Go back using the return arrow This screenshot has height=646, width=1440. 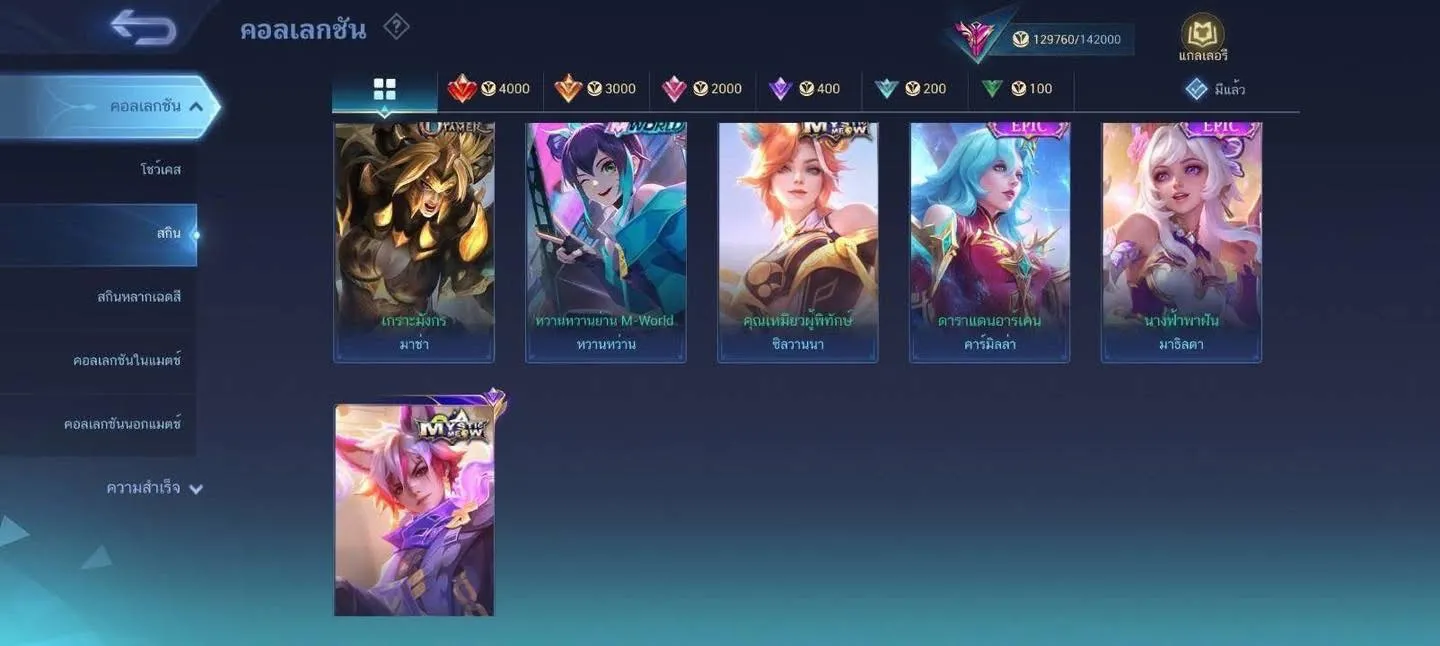pos(144,28)
